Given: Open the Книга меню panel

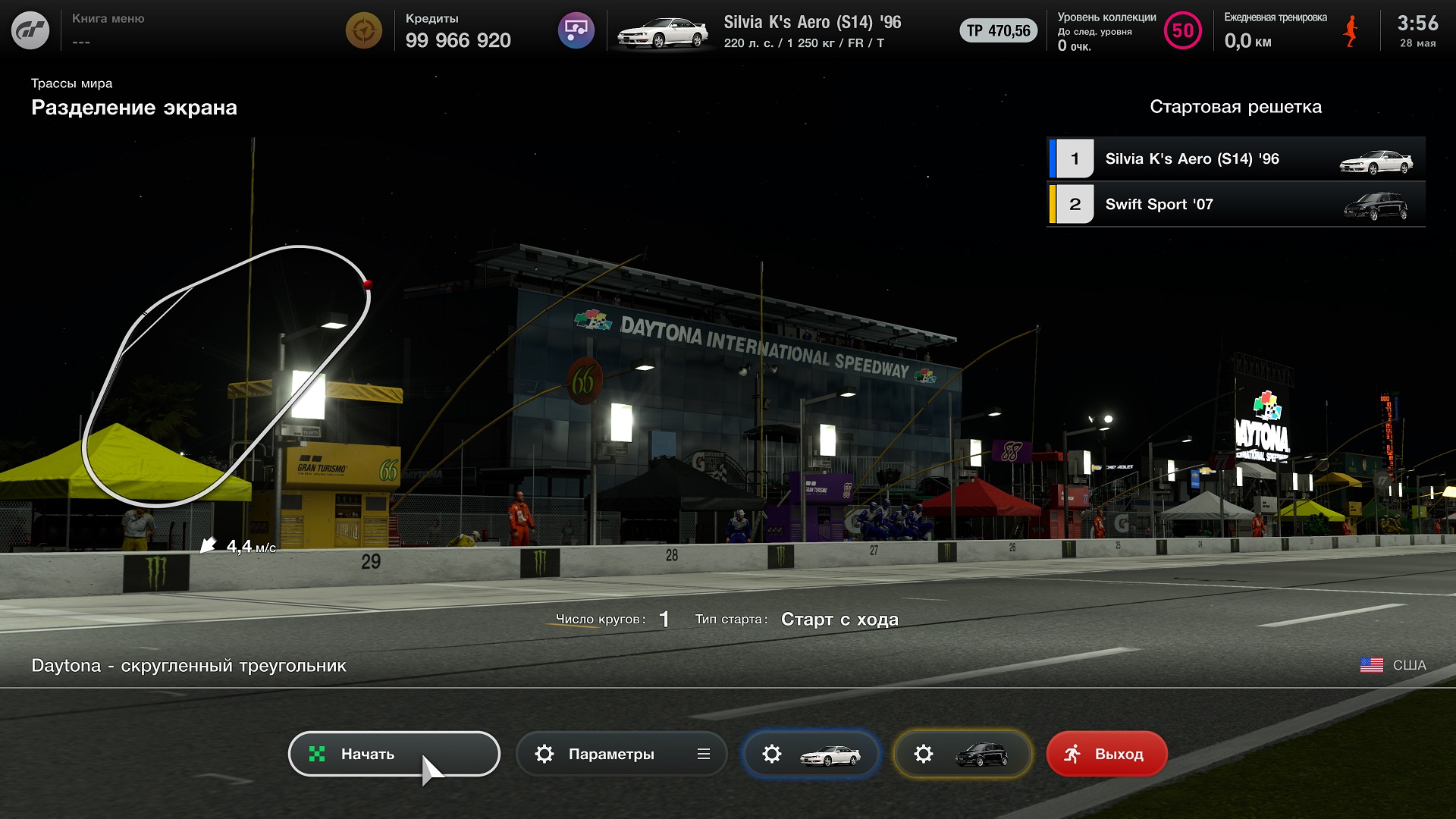Looking at the screenshot, I should click(x=108, y=30).
